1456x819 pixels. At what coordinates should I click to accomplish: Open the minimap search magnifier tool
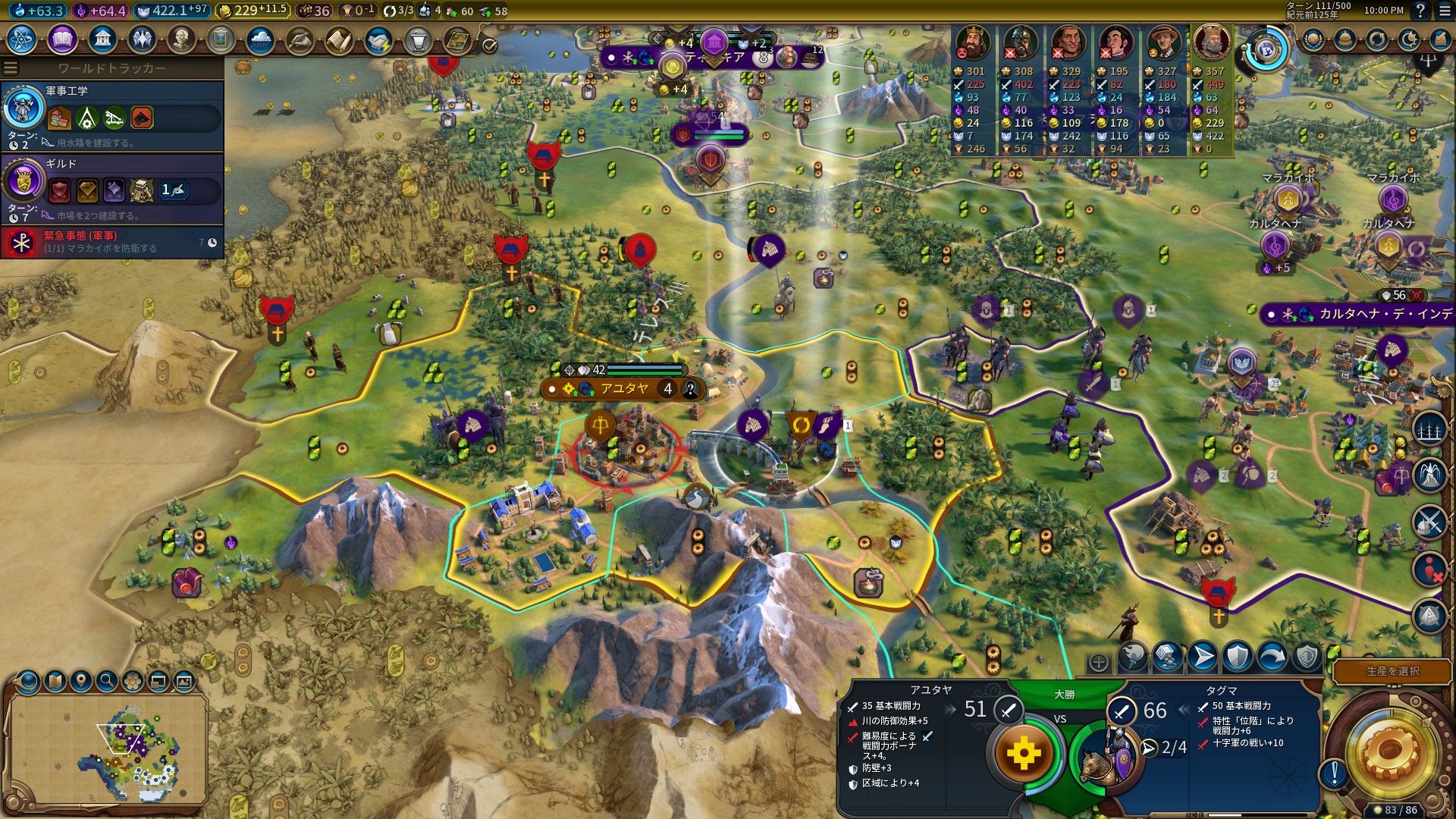click(107, 681)
